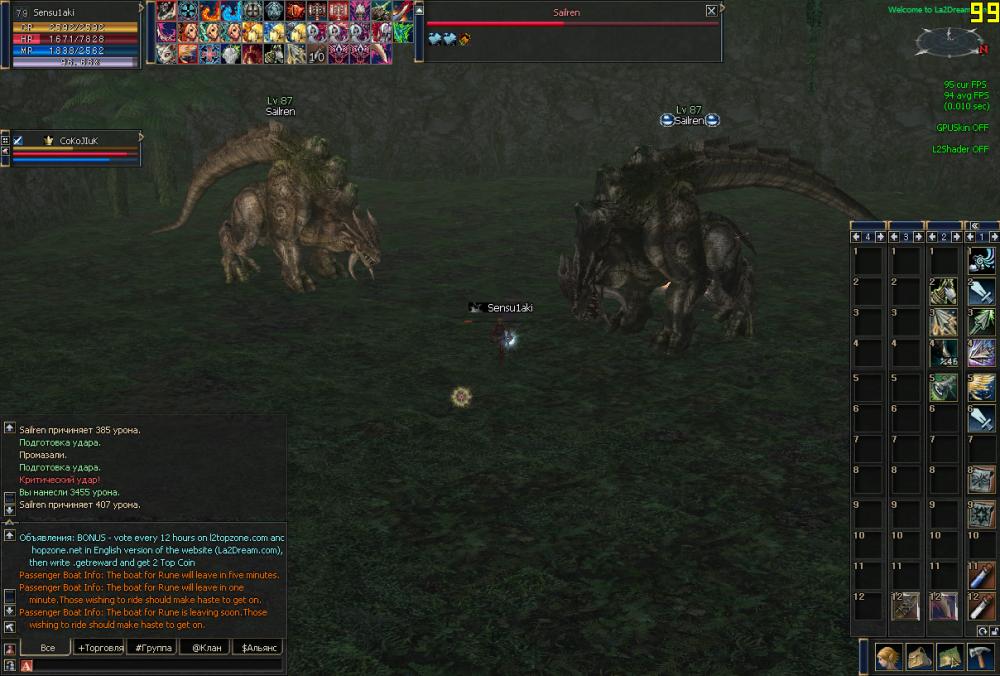This screenshot has width=1000, height=676.
Task: Activate the snowflake skill in slot 9
Action: [982, 514]
